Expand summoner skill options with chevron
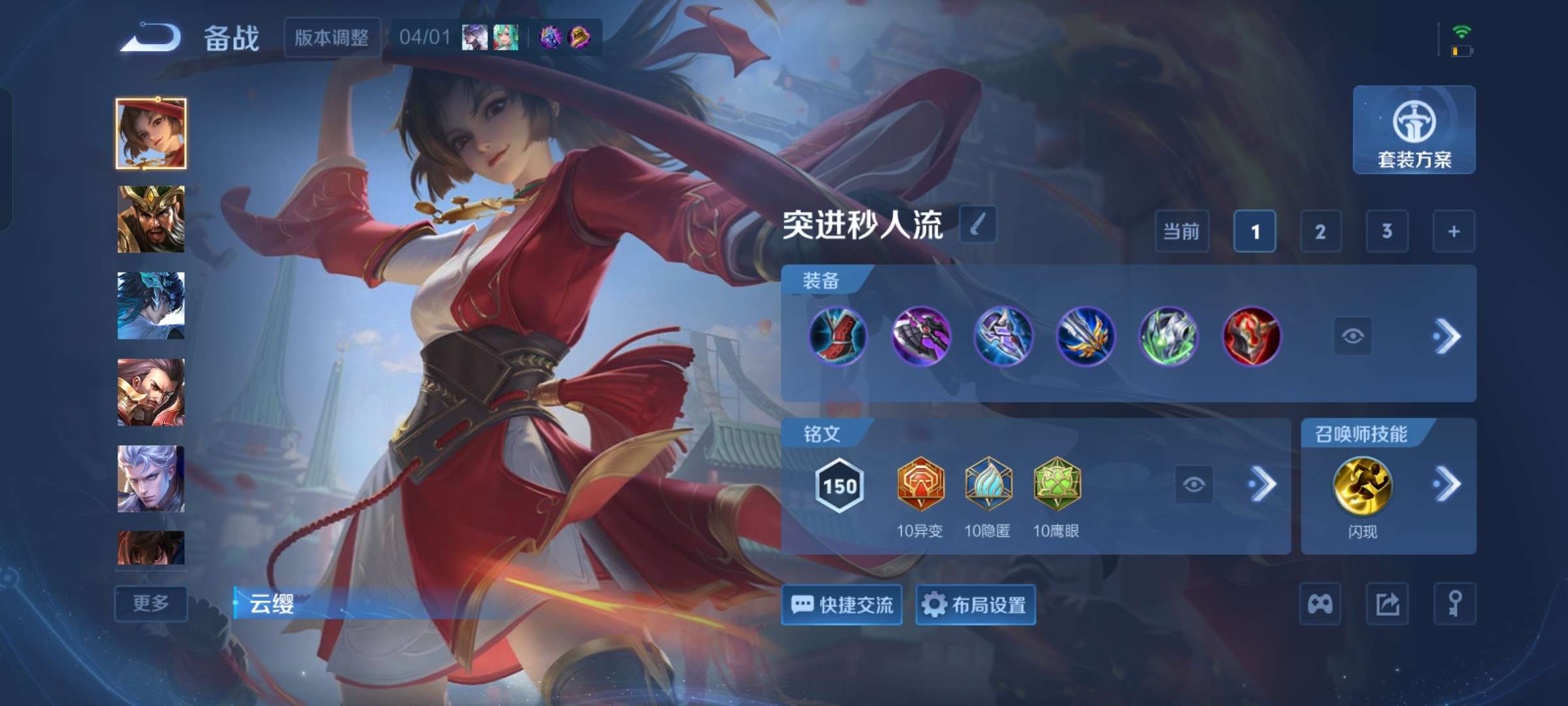 tap(1448, 485)
